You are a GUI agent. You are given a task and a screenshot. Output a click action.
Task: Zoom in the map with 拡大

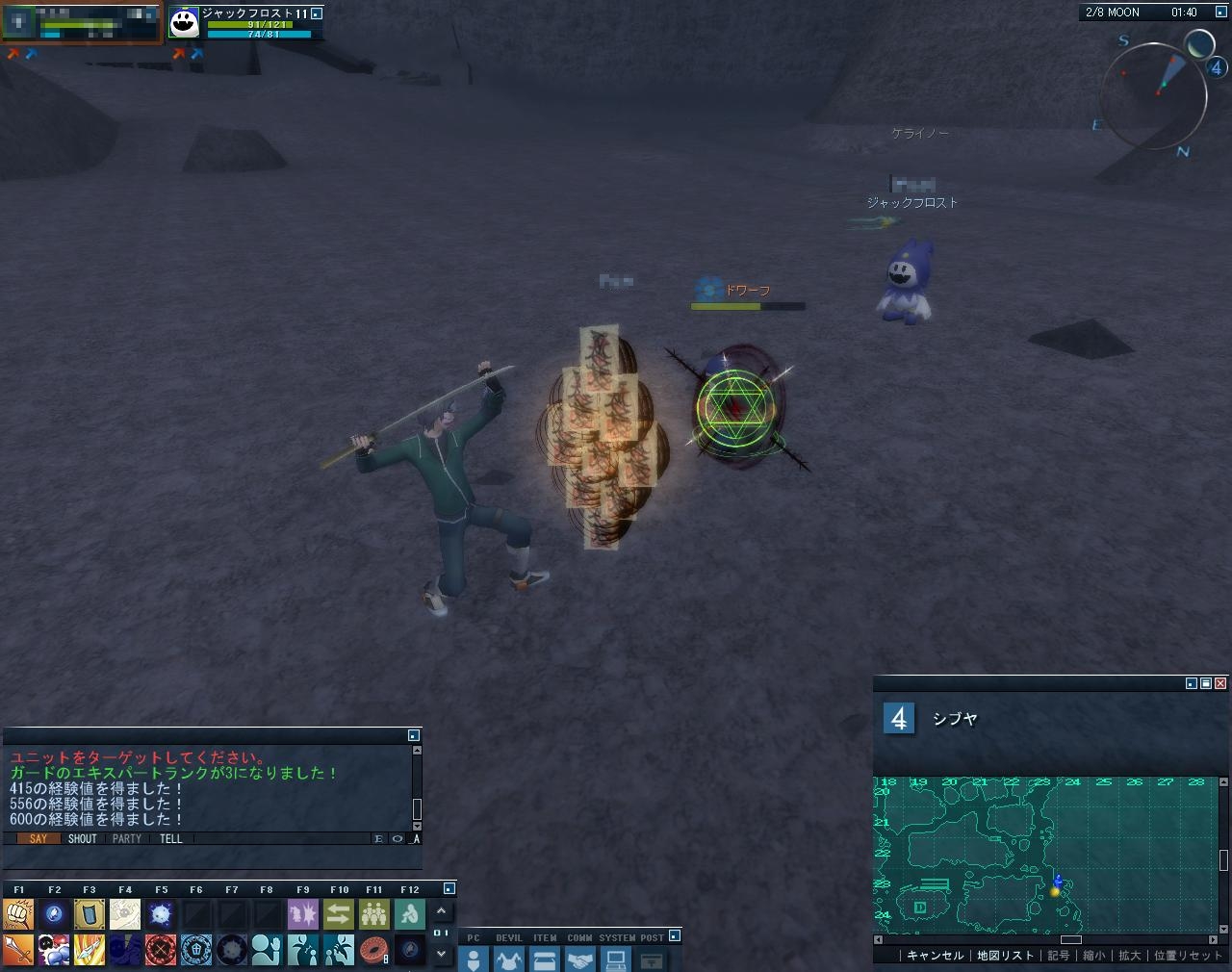(1129, 956)
